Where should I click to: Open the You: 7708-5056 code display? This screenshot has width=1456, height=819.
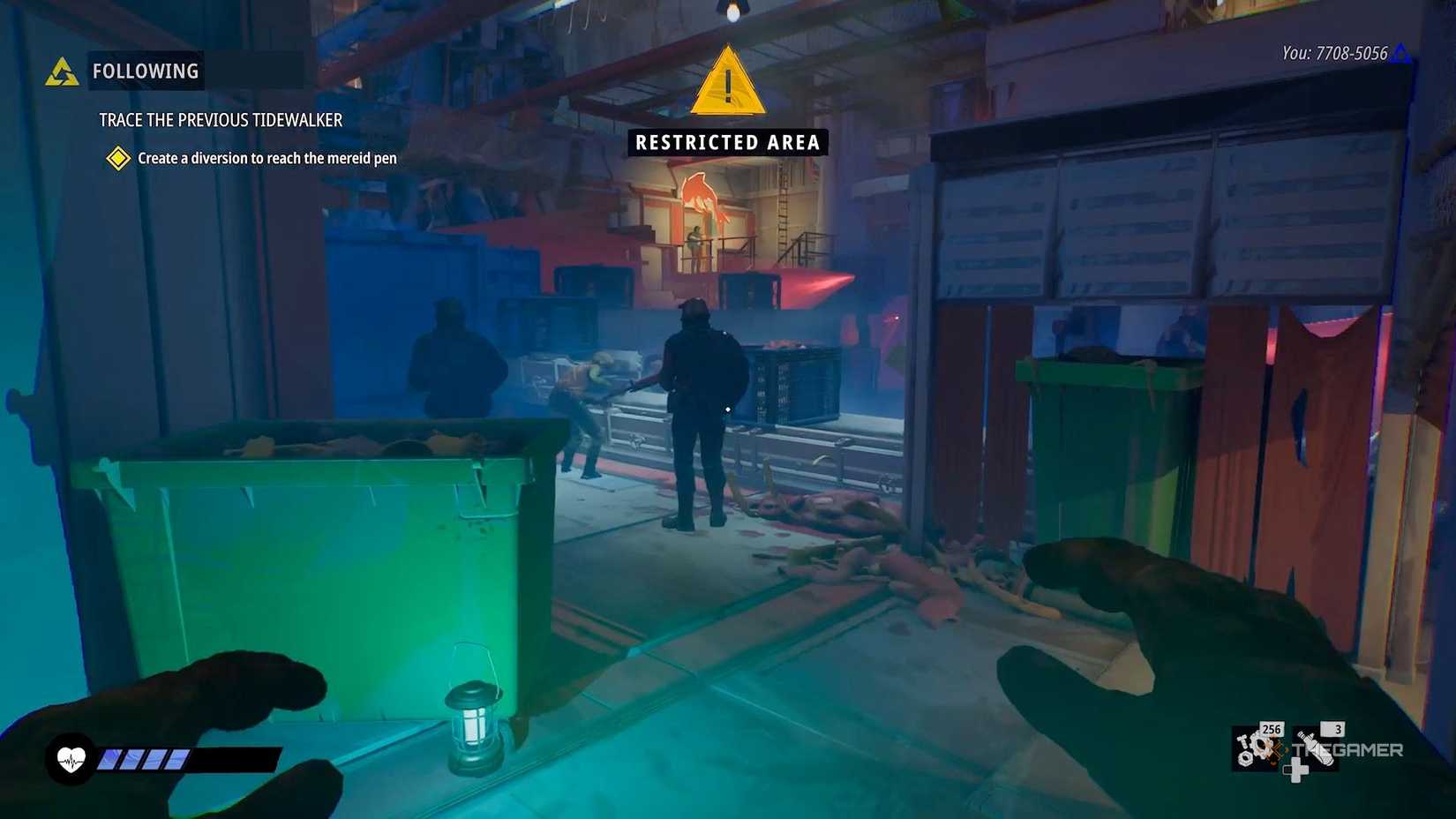point(1334,53)
